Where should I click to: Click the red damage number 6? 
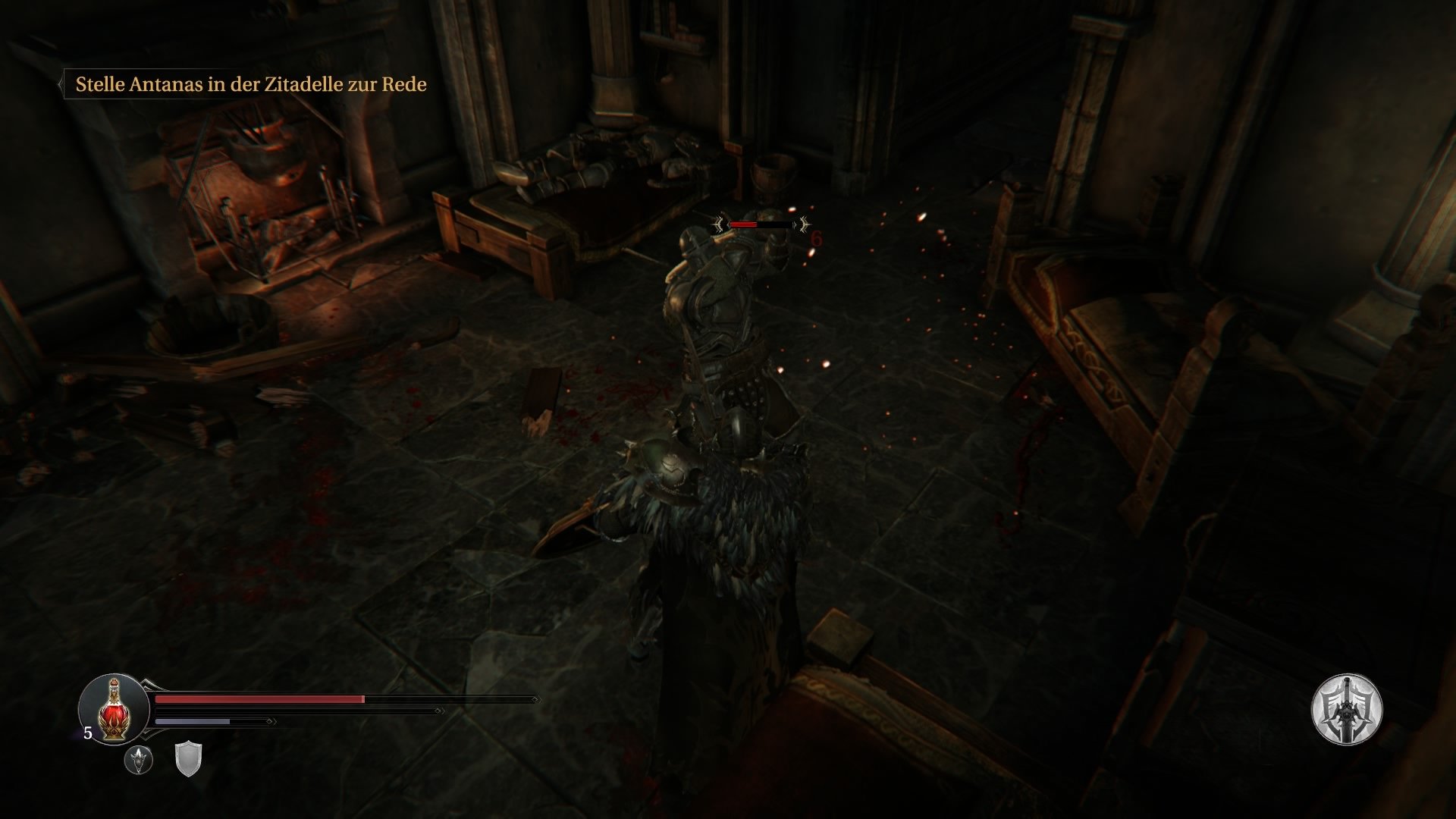[817, 239]
